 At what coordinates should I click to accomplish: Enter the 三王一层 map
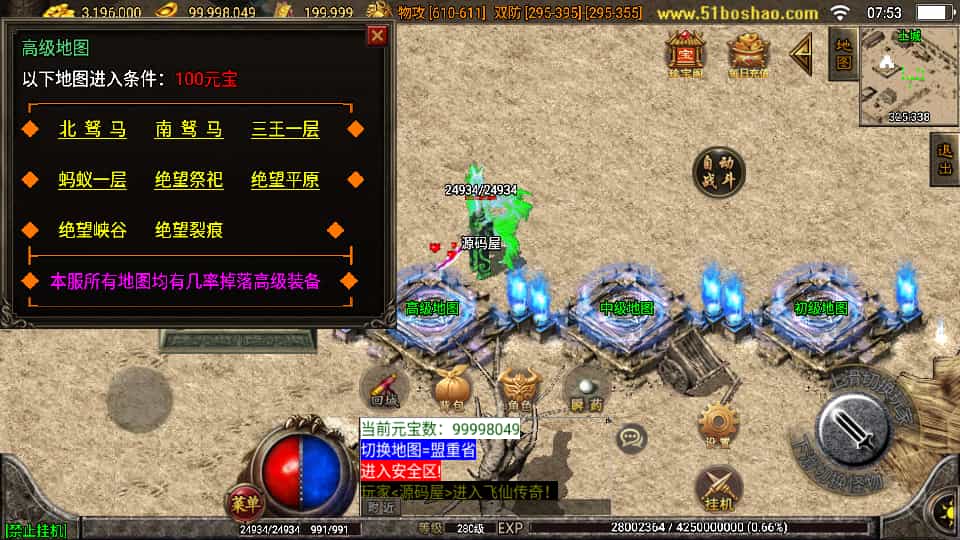[x=285, y=130]
